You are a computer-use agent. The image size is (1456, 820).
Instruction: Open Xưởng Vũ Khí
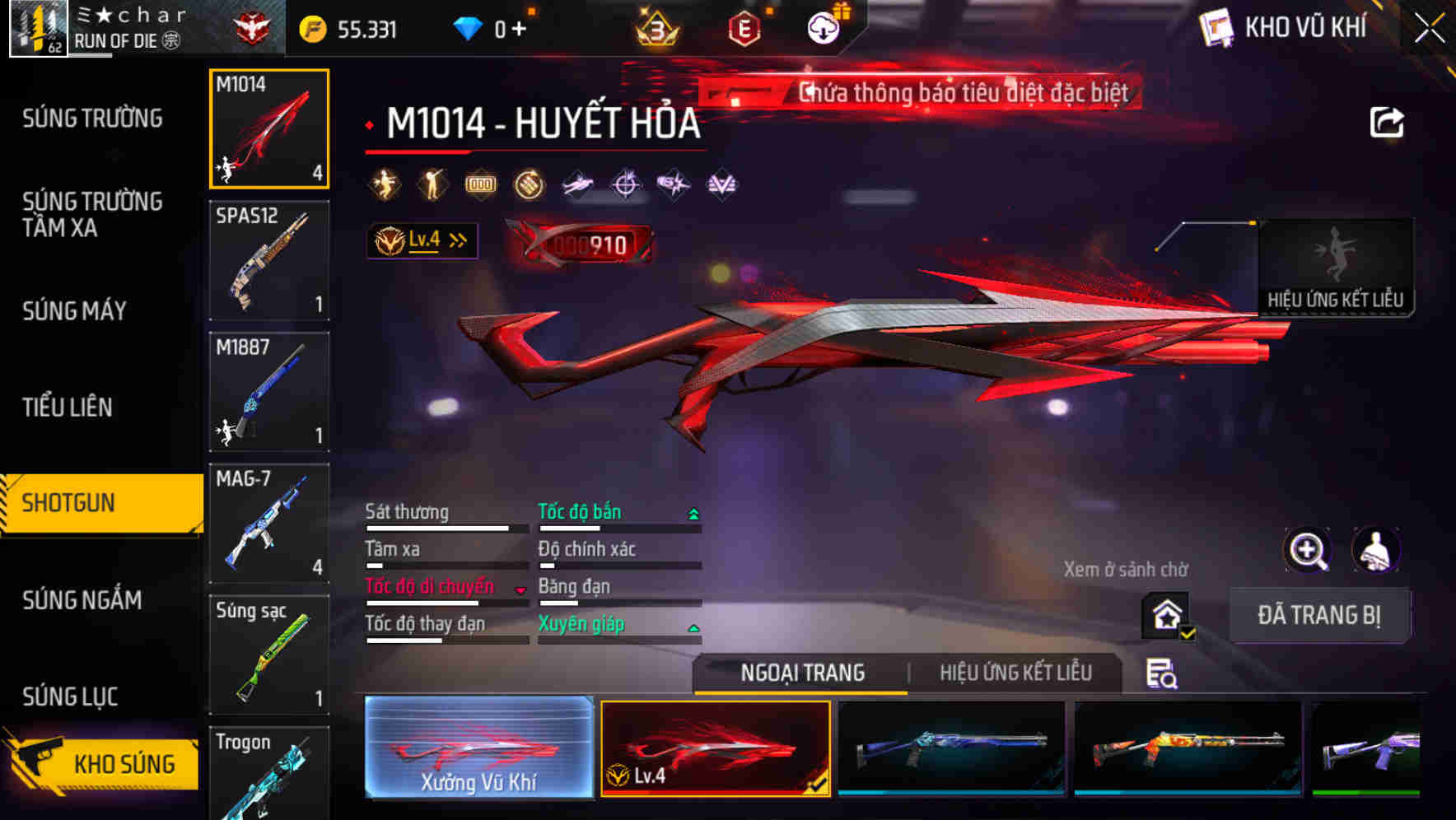pyautogui.click(x=478, y=747)
